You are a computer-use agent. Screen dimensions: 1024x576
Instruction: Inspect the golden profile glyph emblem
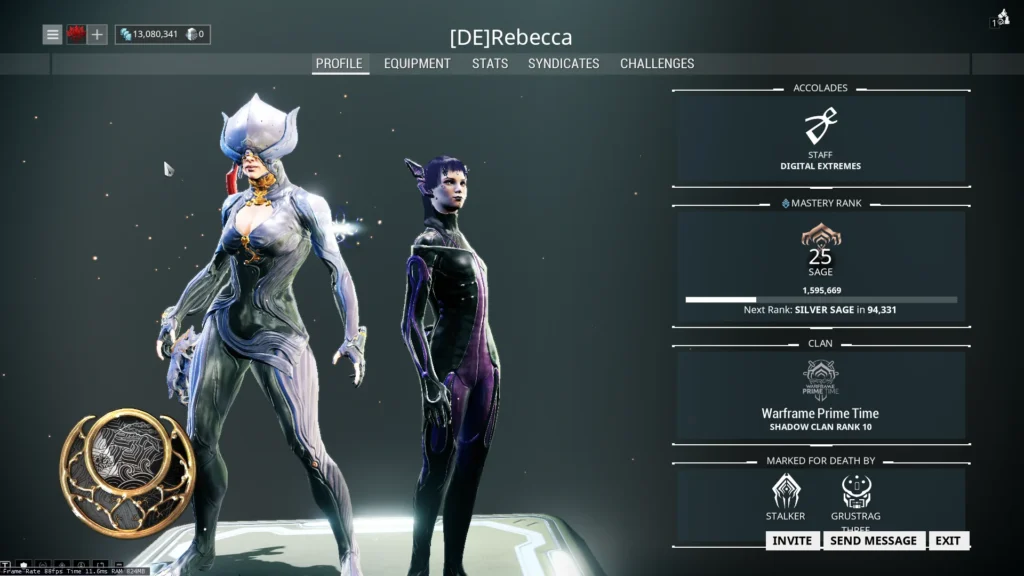click(127, 471)
